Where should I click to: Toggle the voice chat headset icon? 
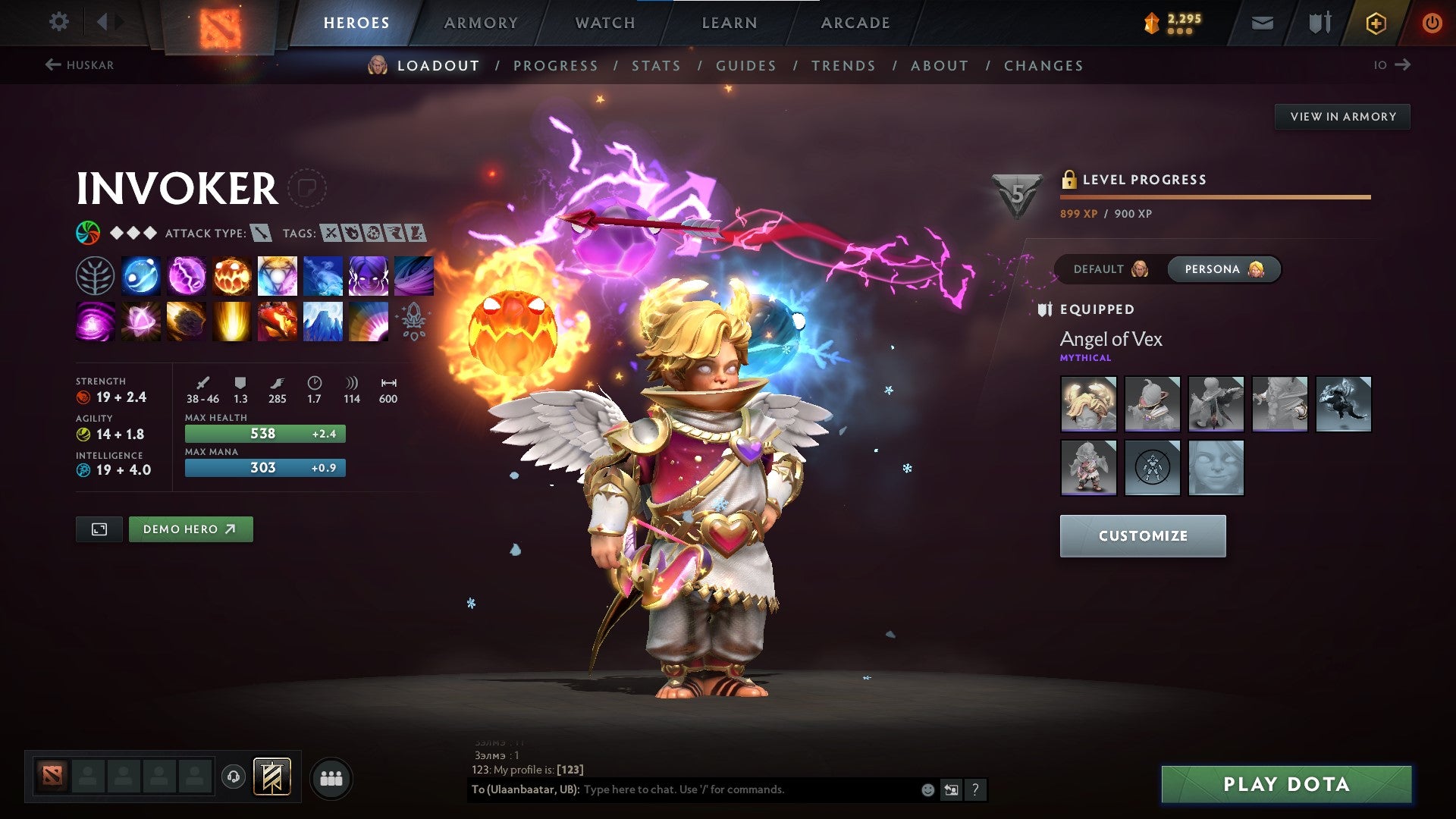tap(233, 777)
